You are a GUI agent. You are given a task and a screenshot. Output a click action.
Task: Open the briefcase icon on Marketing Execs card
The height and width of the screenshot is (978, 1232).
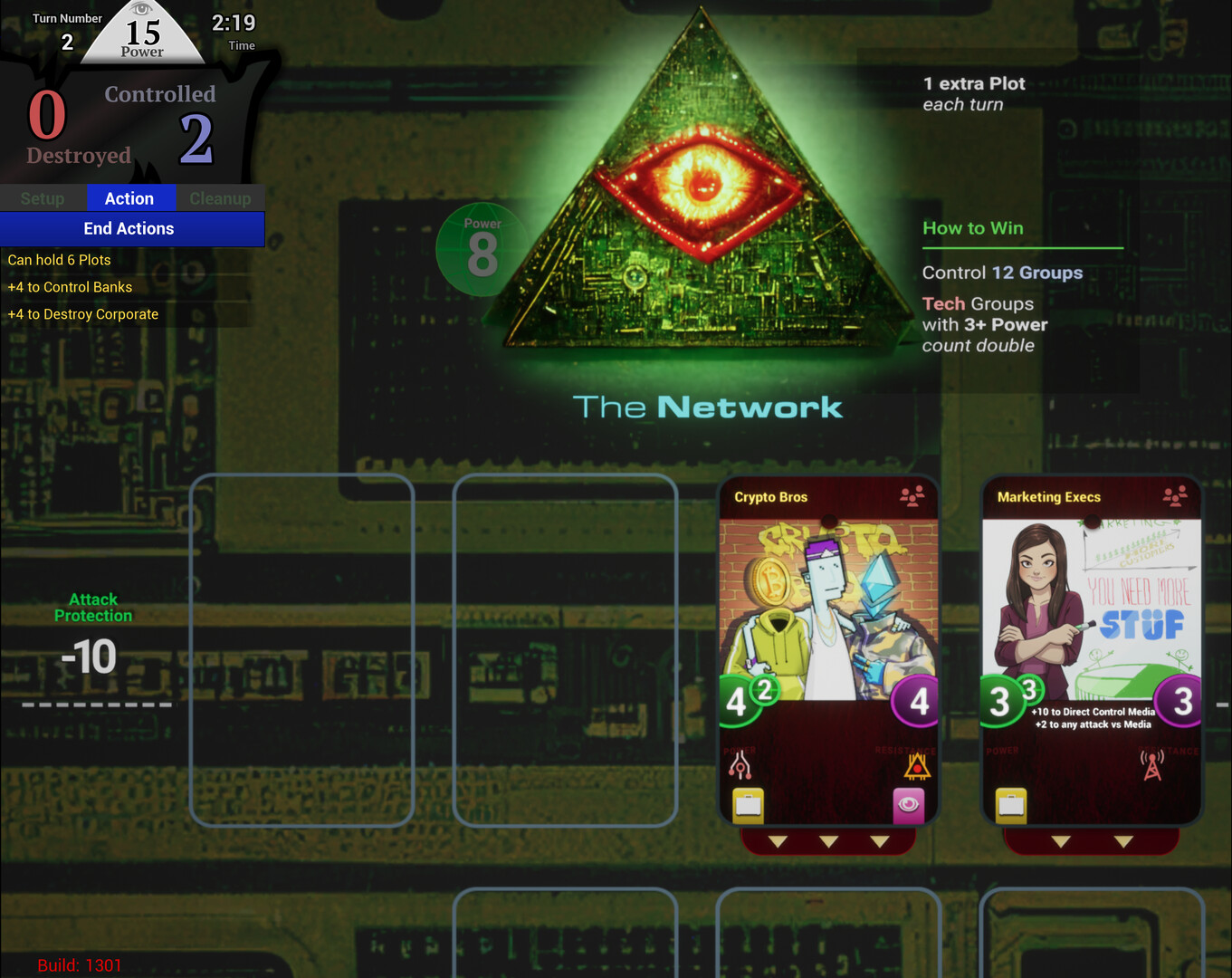tap(1008, 802)
